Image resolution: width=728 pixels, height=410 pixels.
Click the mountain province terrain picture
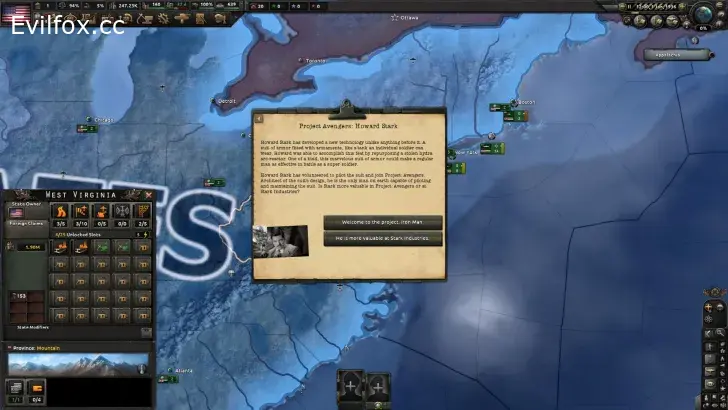point(76,363)
